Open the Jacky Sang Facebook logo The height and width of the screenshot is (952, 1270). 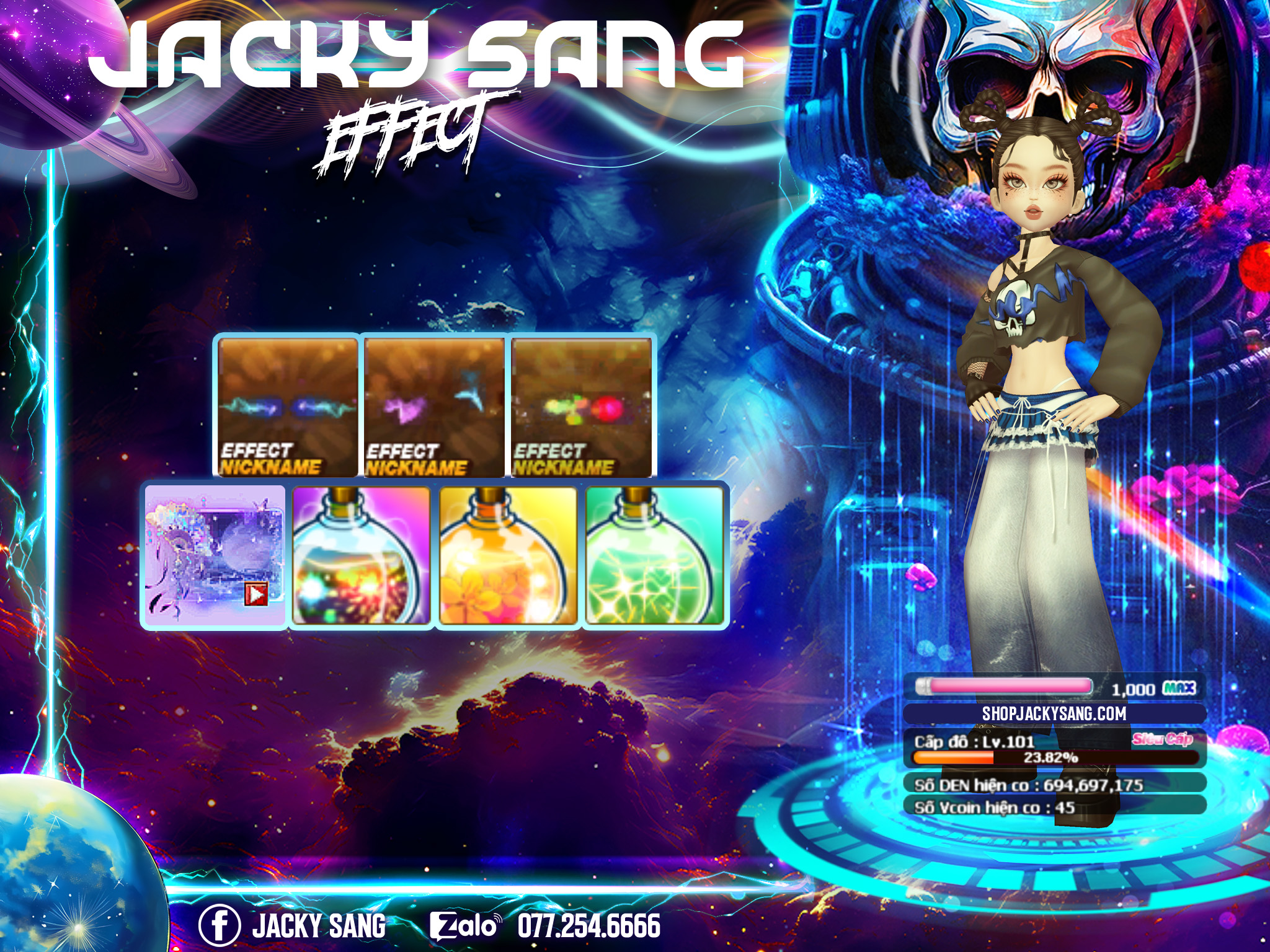pyautogui.click(x=219, y=925)
